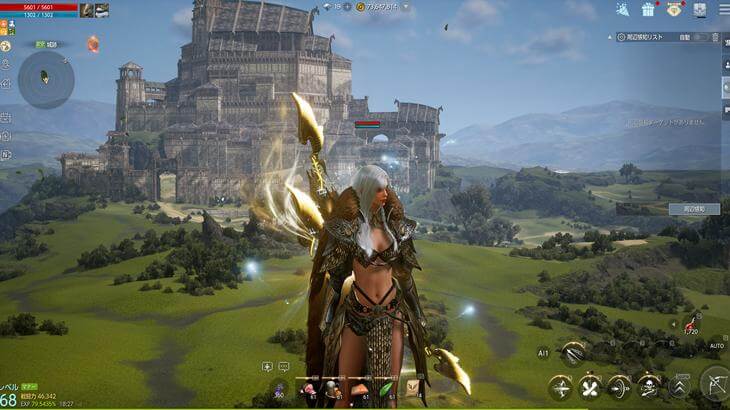Viewport: 730px width, 410px height.
Task: Click the circular radar minimap
Action: pyautogui.click(x=46, y=79)
